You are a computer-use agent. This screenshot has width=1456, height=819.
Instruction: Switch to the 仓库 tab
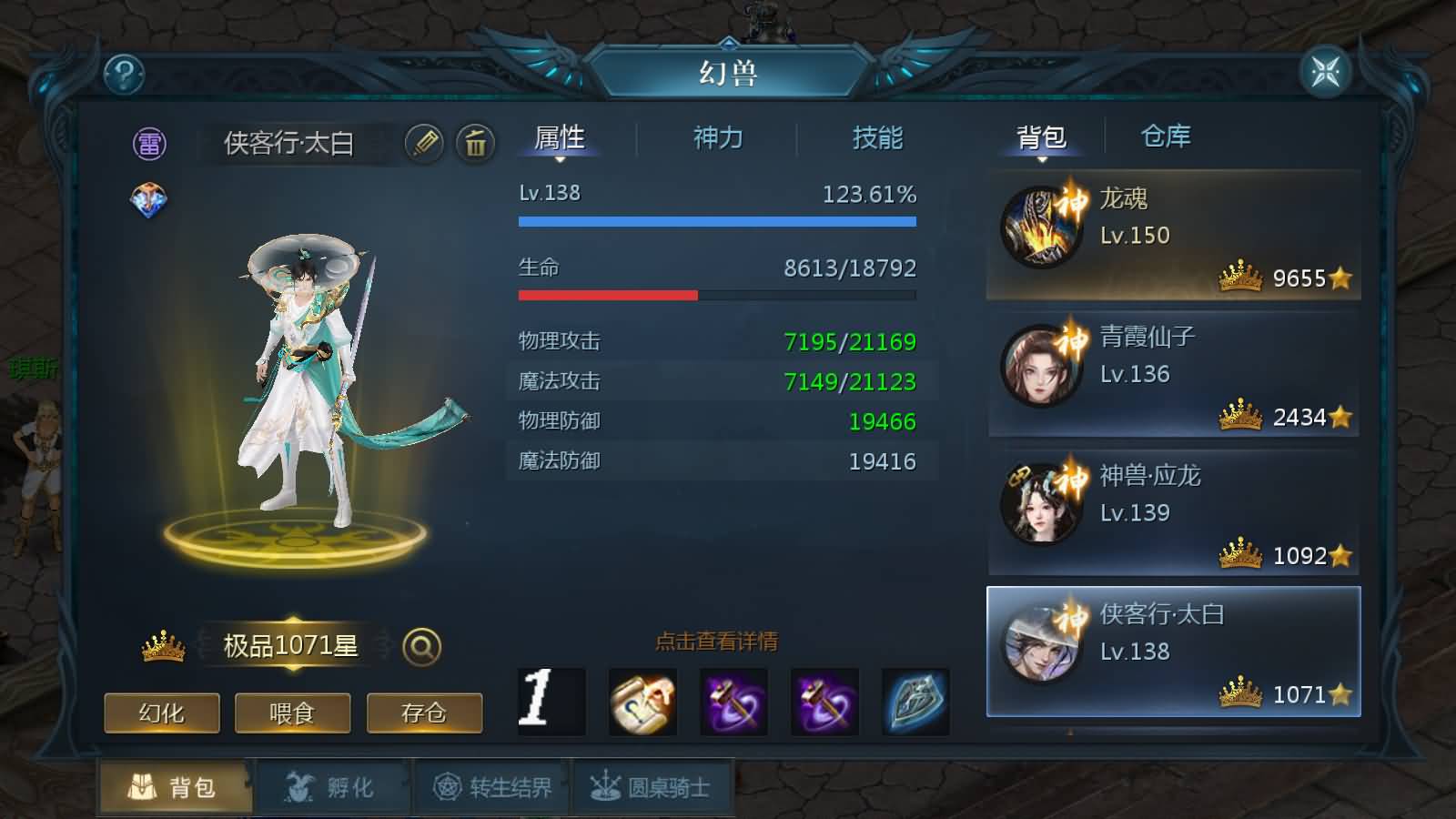pyautogui.click(x=1165, y=136)
